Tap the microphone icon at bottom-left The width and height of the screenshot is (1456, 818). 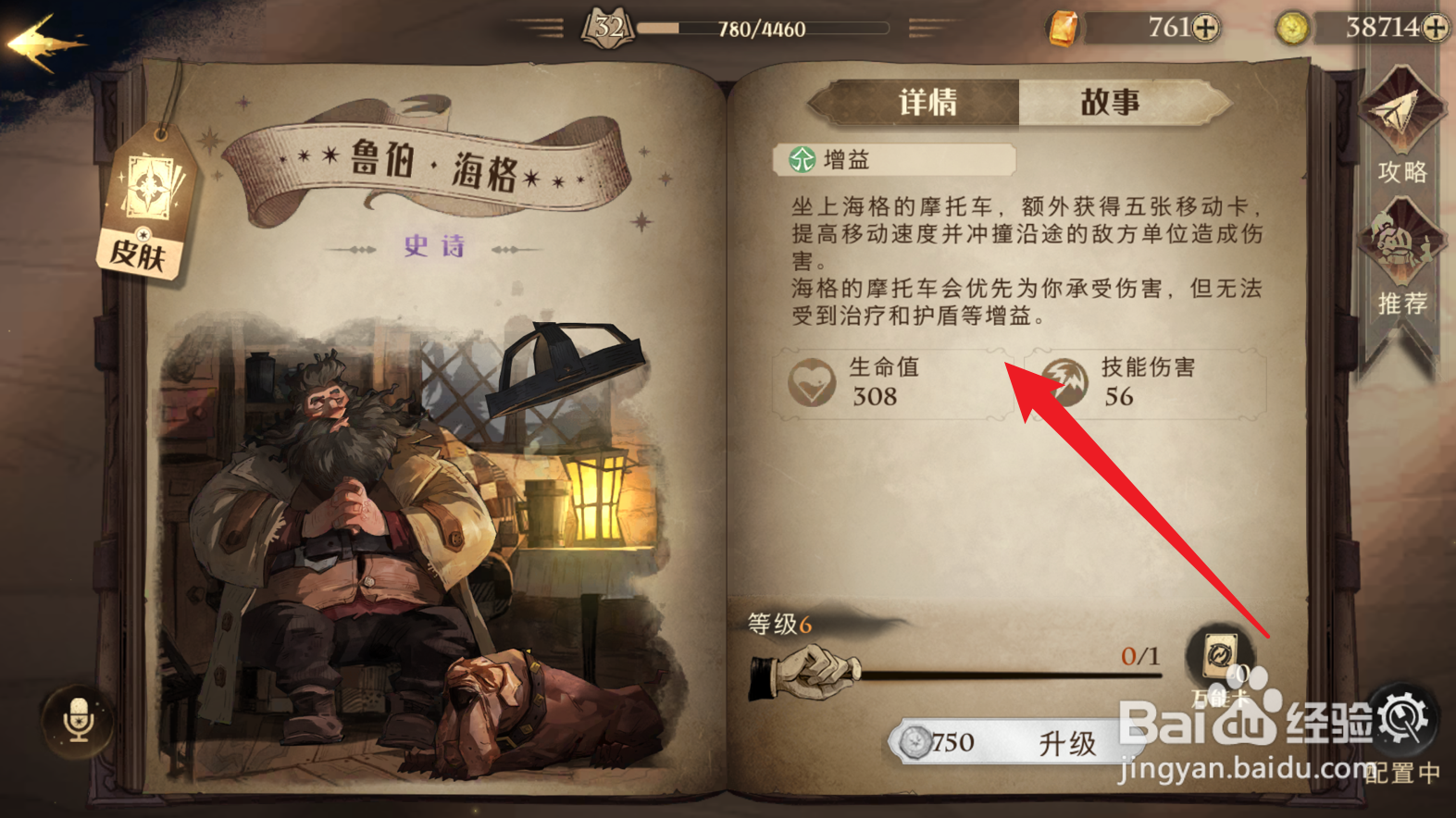pos(79,721)
